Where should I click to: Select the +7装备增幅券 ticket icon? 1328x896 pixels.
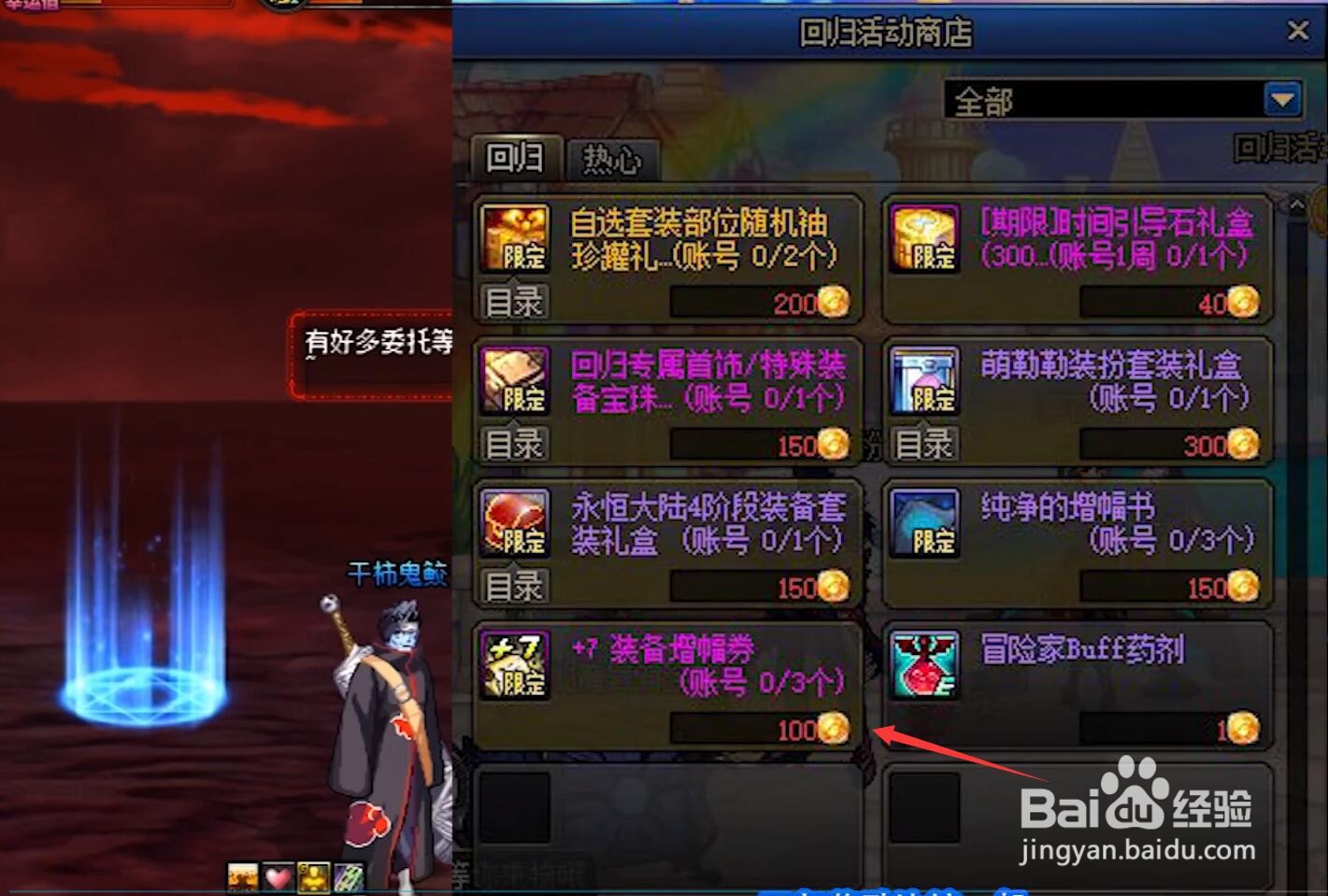coord(515,665)
